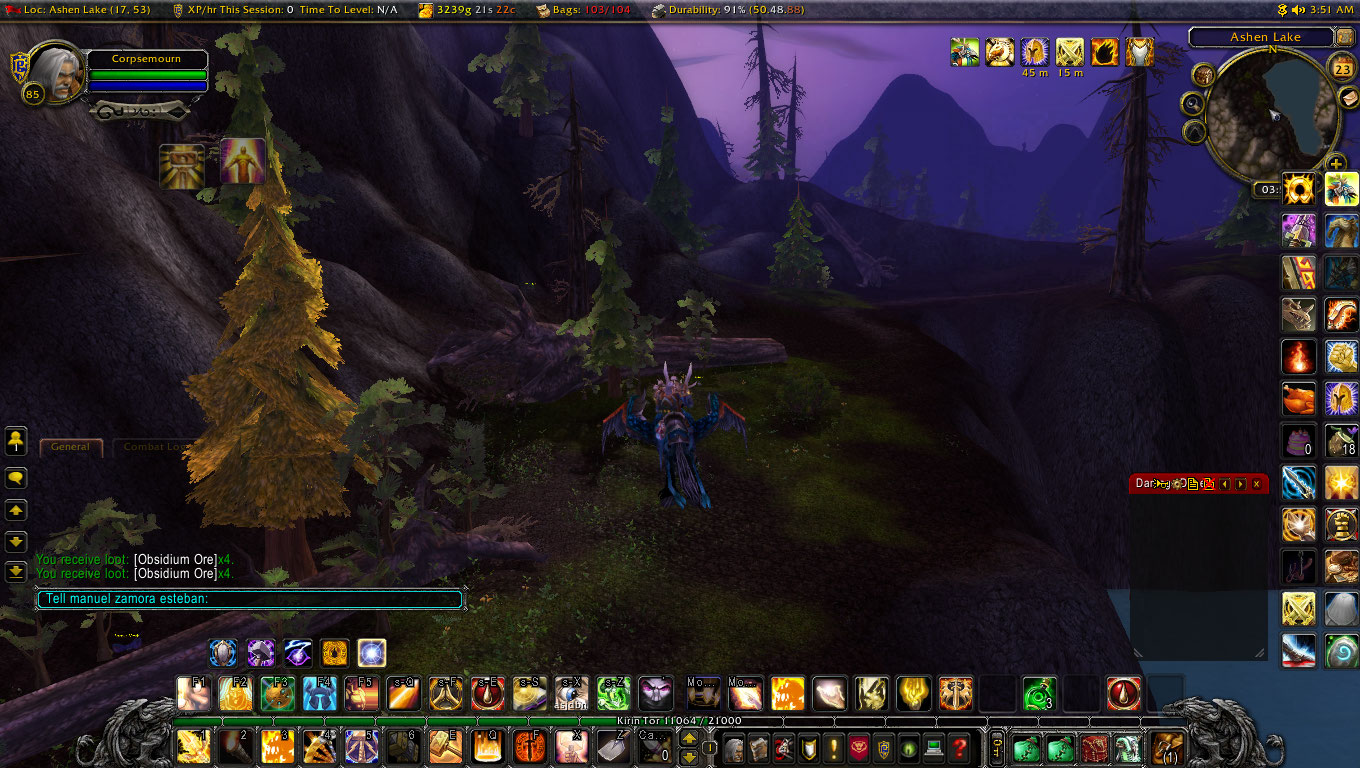Open the Combat Log tab
Screen dimensions: 1360x768
152,447
